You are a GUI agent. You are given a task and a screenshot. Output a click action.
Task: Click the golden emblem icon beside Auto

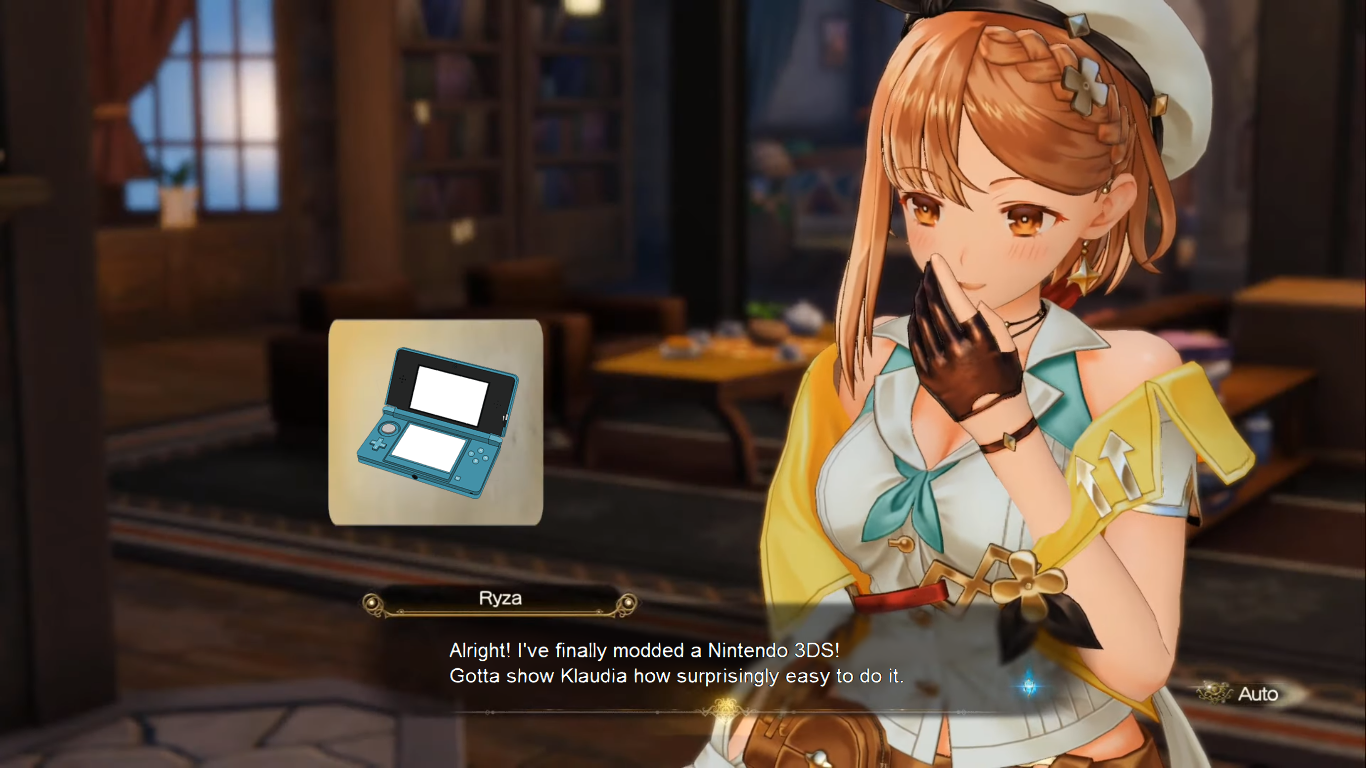pos(1212,694)
